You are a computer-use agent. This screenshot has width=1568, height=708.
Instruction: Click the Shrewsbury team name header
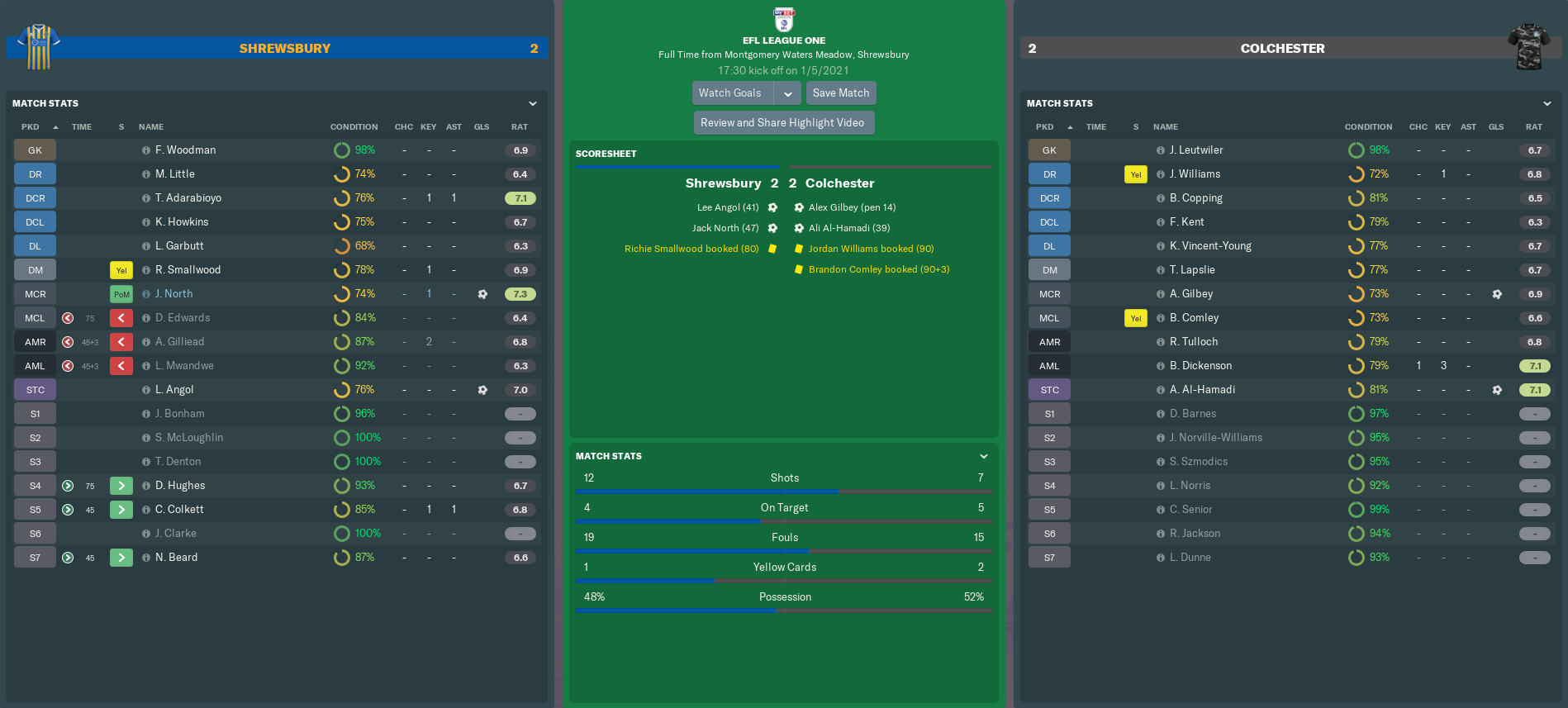[x=284, y=49]
